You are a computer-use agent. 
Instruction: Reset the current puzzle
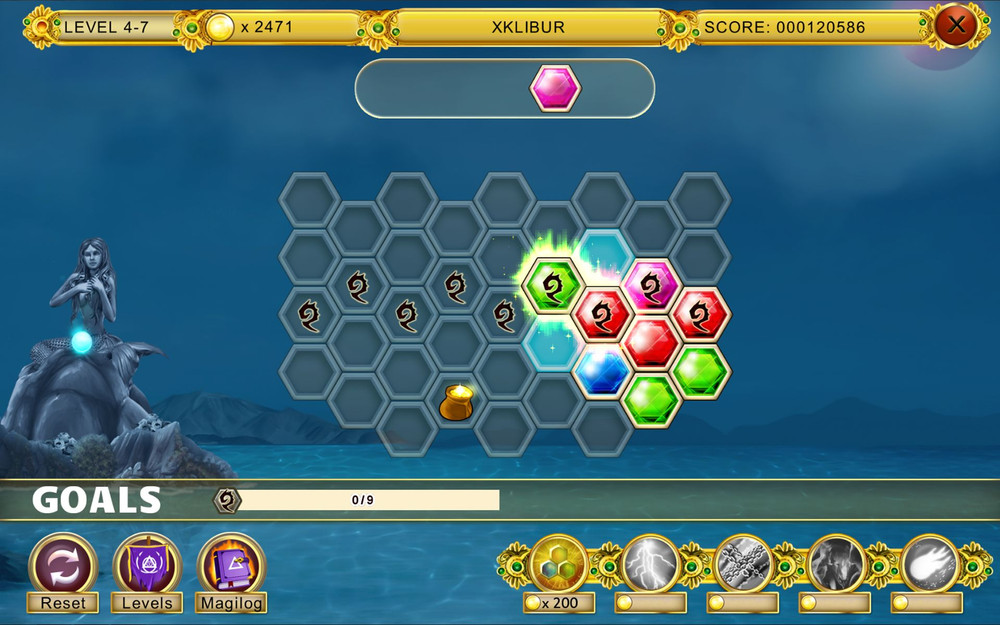62,562
